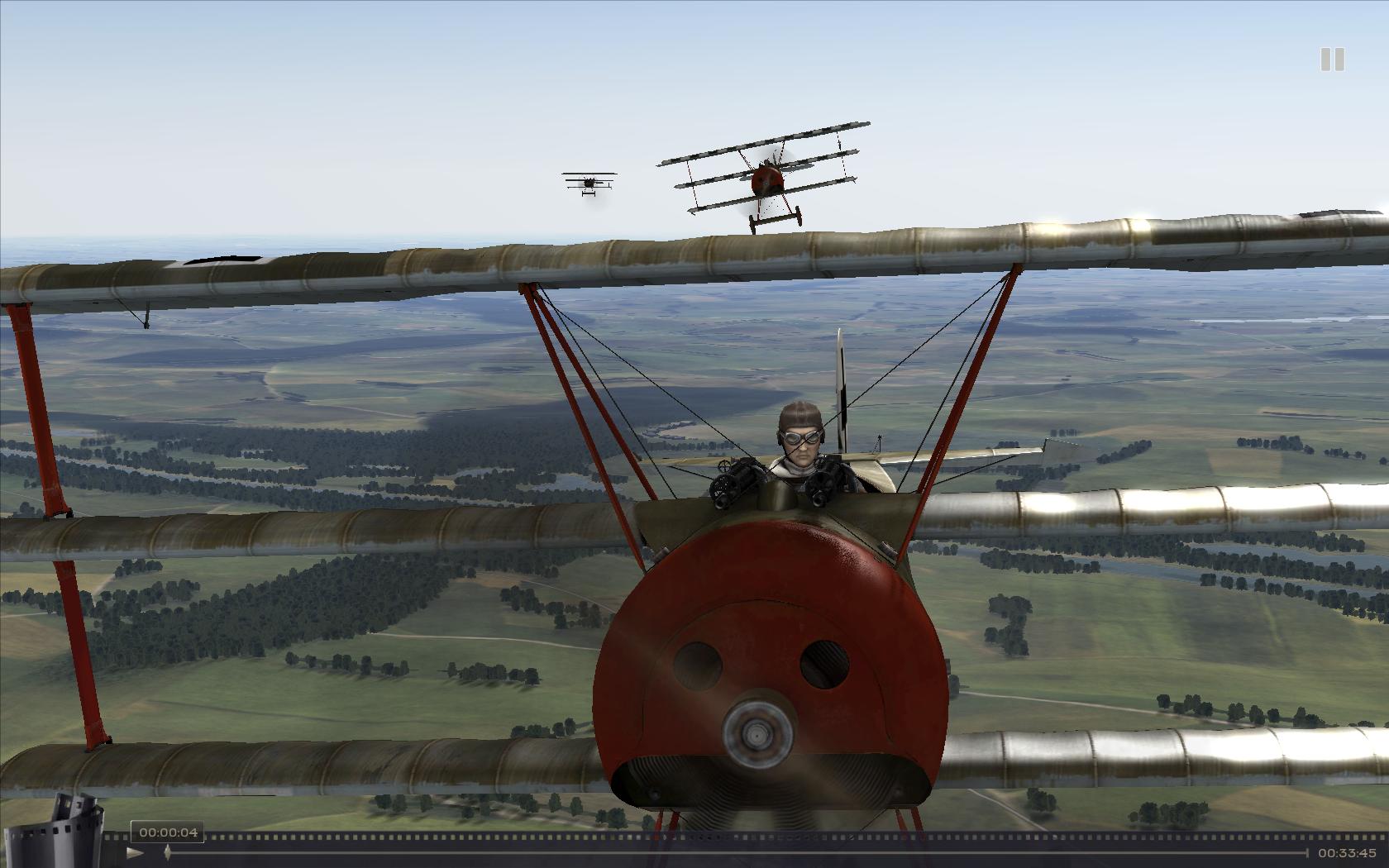Click the replay timeline scrubber handle
The image size is (1389, 868).
[x=168, y=851]
